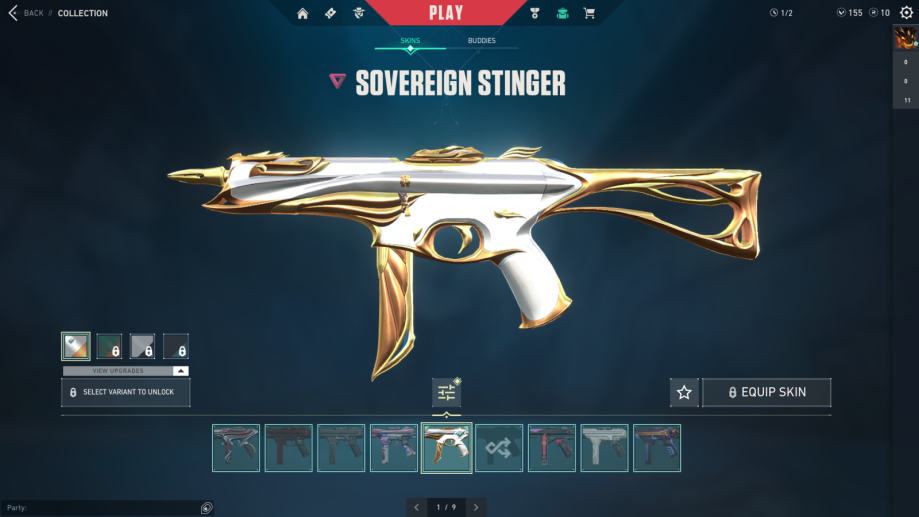Select the random shuffle skin tile
Image resolution: width=919 pixels, height=517 pixels.
[499, 448]
